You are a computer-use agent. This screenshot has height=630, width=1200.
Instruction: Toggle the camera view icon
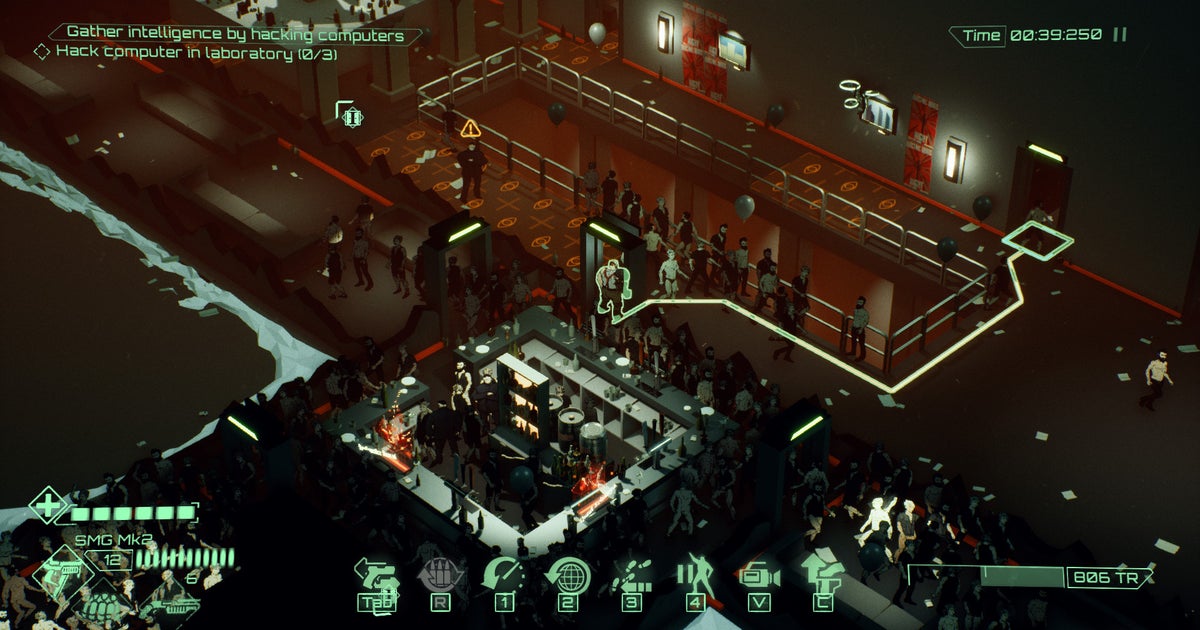(x=758, y=576)
